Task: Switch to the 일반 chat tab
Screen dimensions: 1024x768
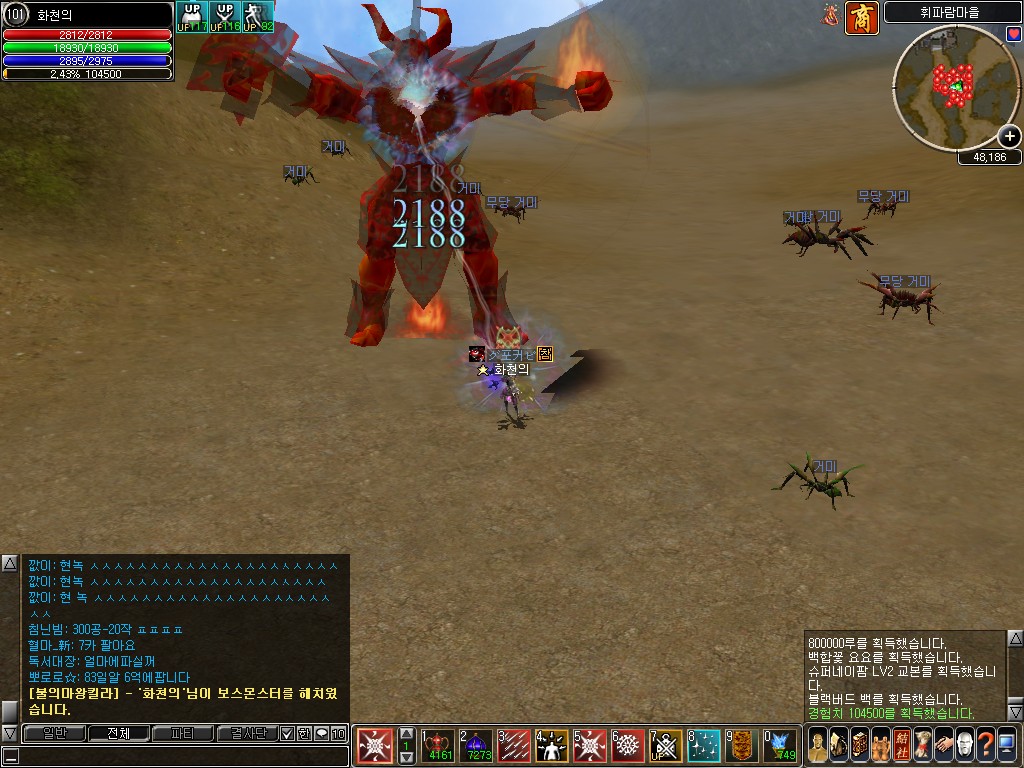Action: click(50, 733)
